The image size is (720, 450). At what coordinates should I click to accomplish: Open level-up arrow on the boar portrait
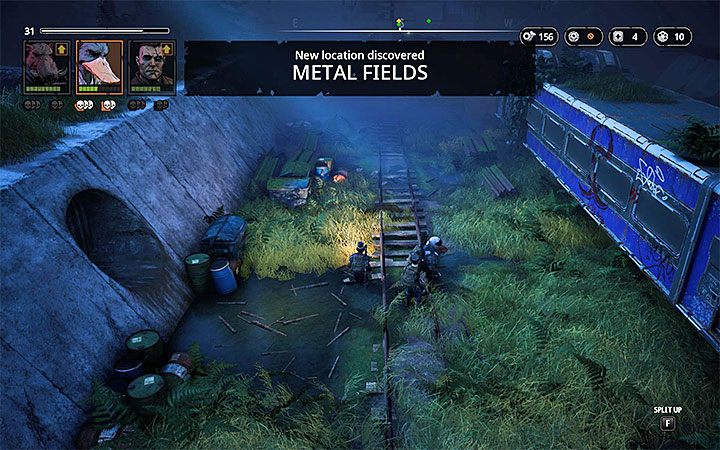pyautogui.click(x=63, y=48)
